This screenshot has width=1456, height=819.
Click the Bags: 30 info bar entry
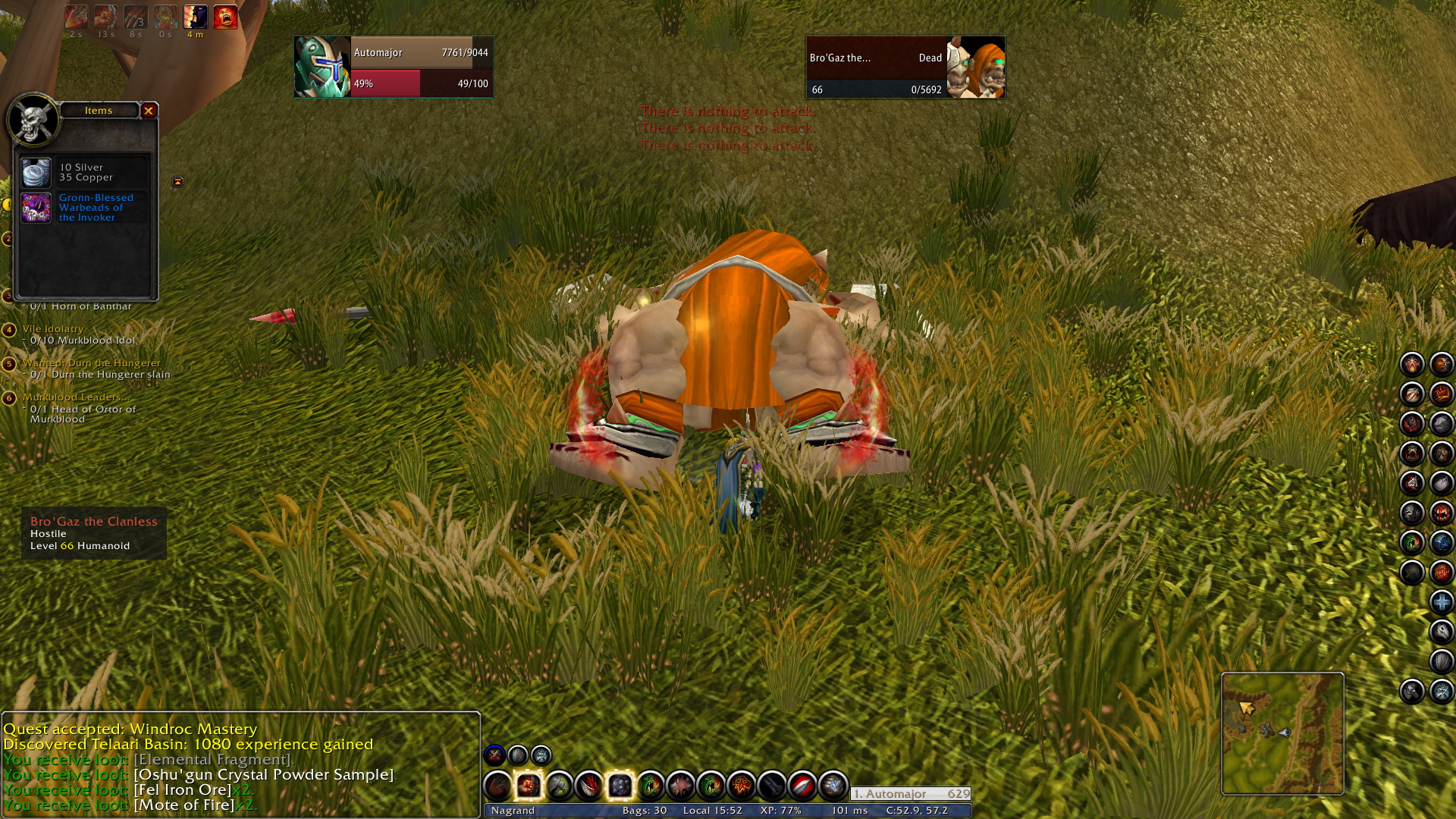644,810
